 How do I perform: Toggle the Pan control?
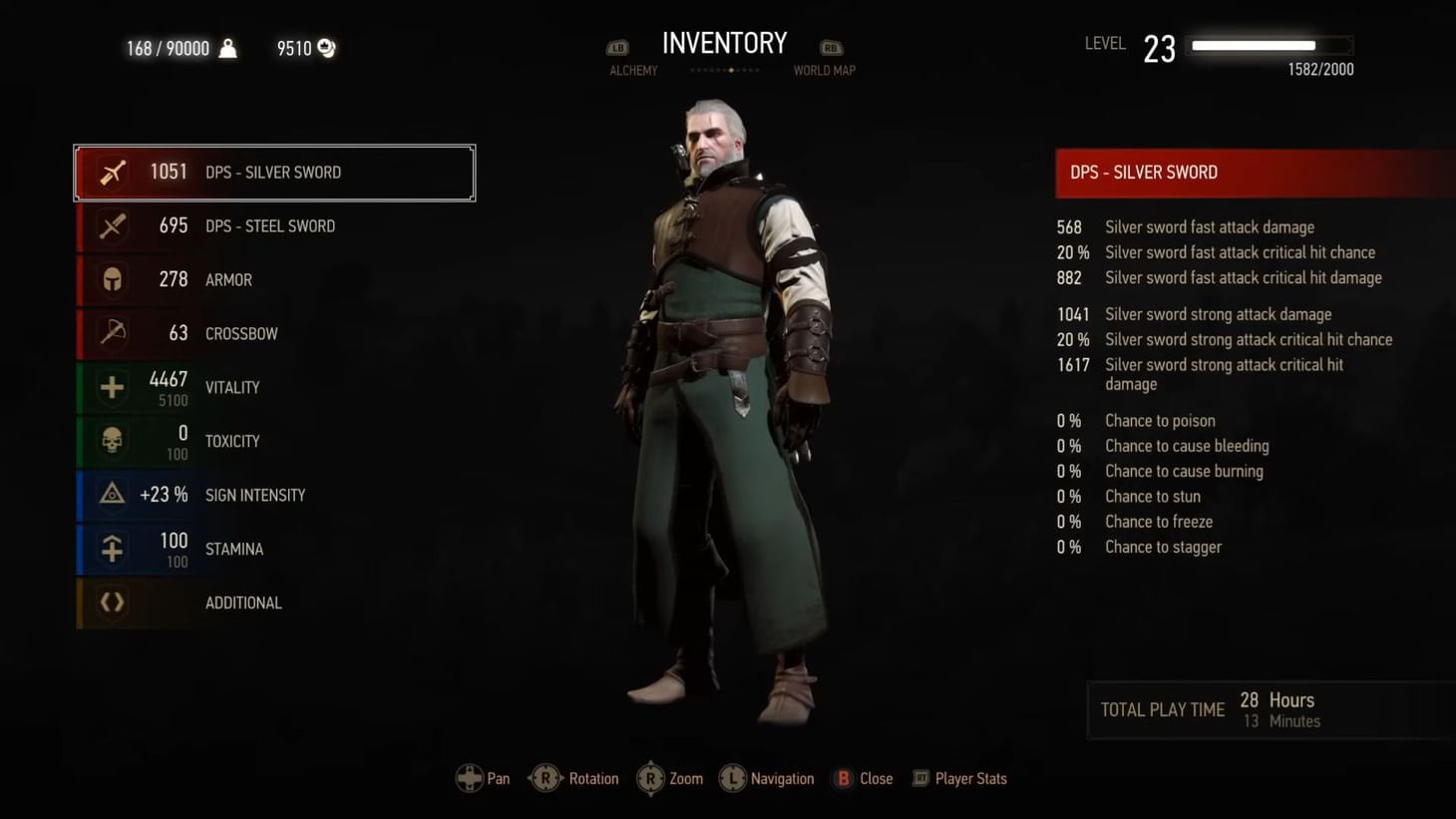(483, 778)
